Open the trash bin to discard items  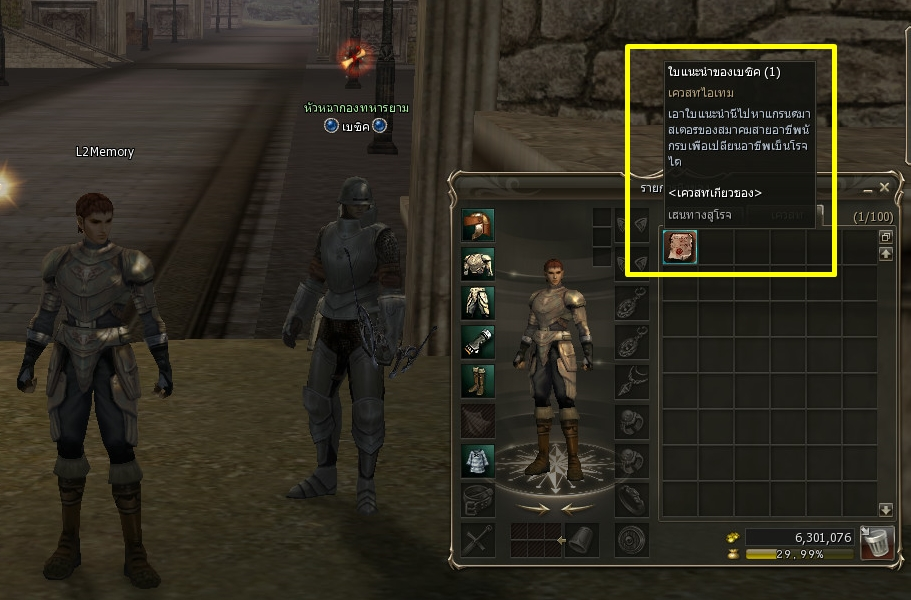click(x=875, y=543)
